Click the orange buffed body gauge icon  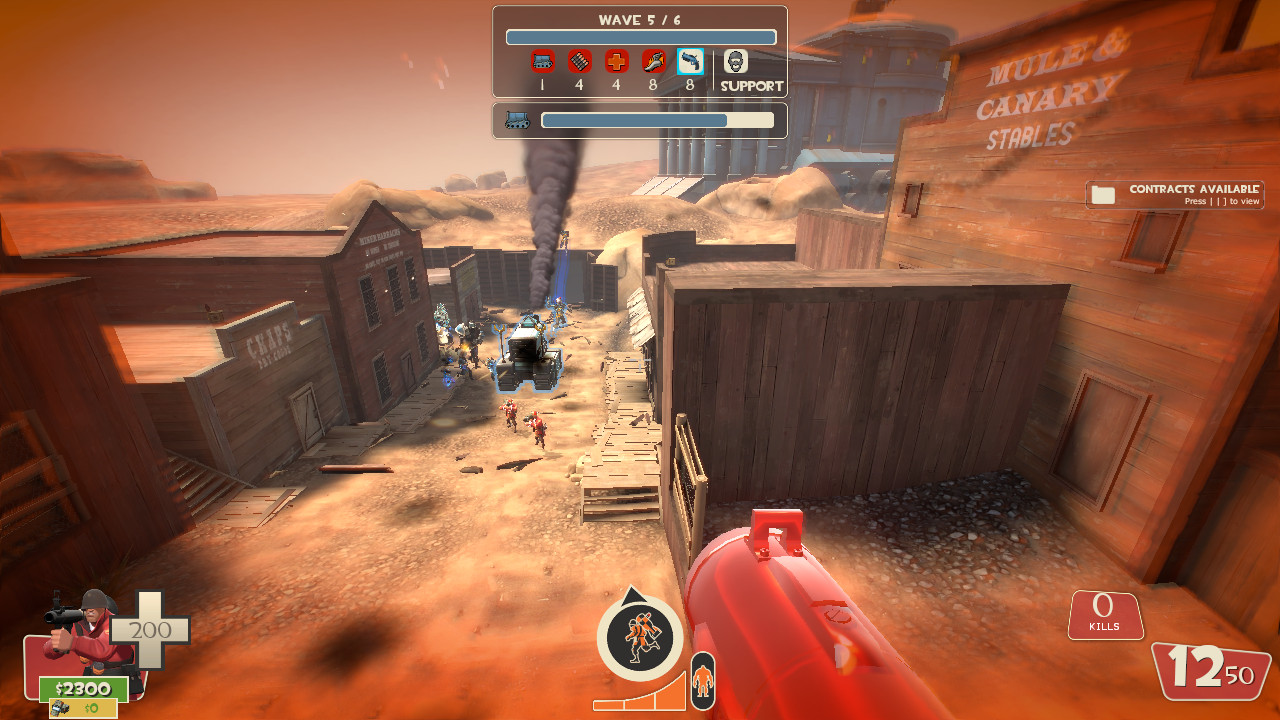click(x=702, y=680)
